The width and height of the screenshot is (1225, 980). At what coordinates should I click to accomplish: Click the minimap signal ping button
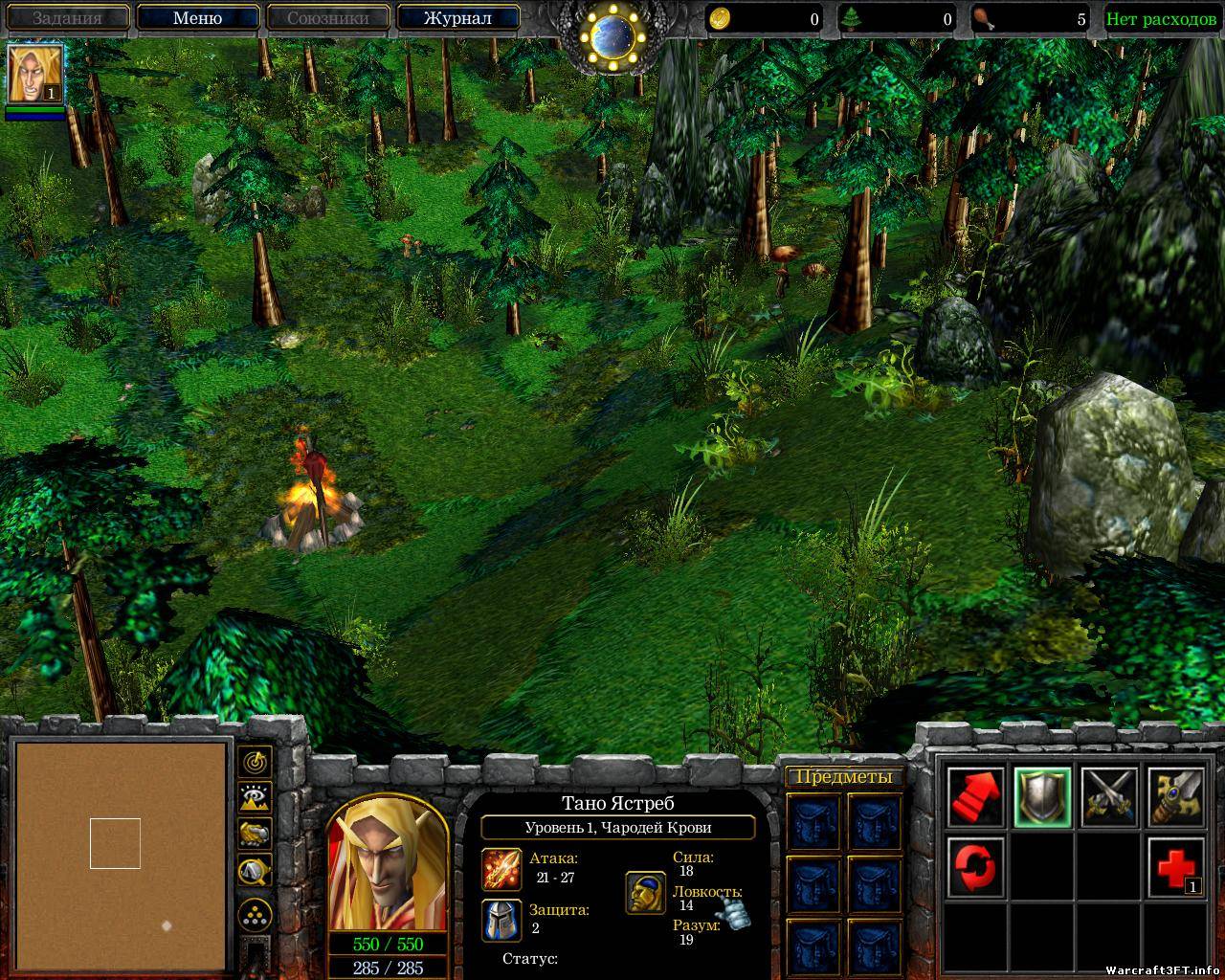pos(255,762)
